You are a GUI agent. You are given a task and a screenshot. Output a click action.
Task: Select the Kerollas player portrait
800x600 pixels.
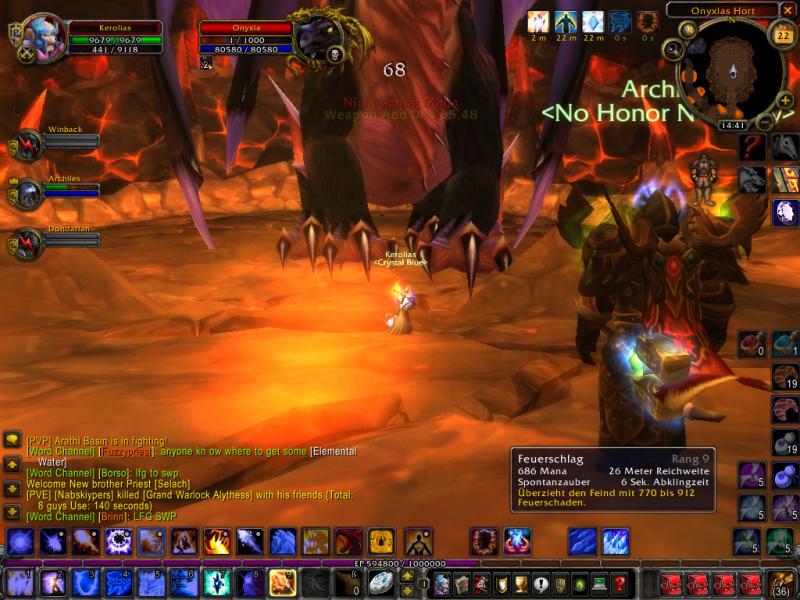pyautogui.click(x=43, y=38)
